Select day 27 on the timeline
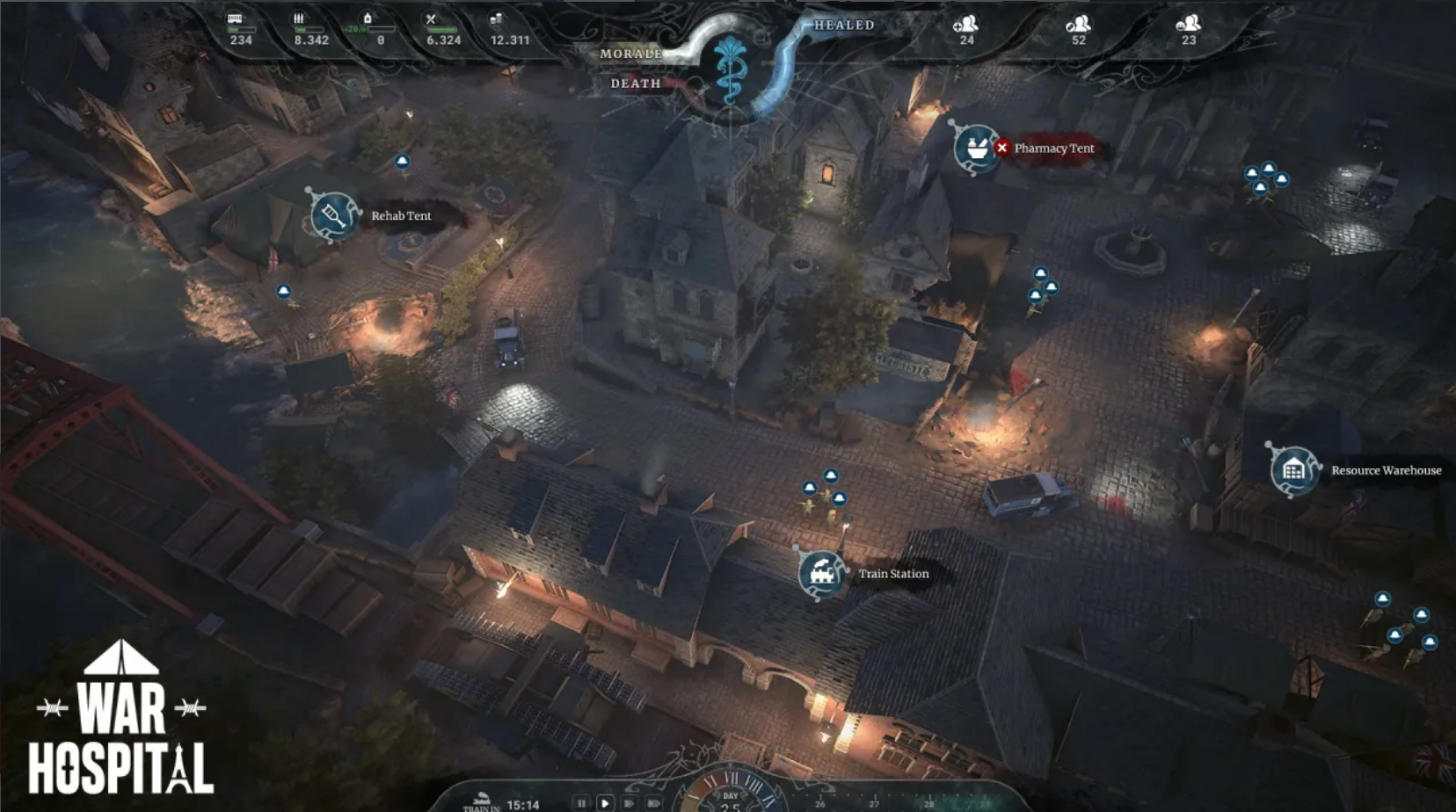Viewport: 1456px width, 812px height. pos(873,802)
